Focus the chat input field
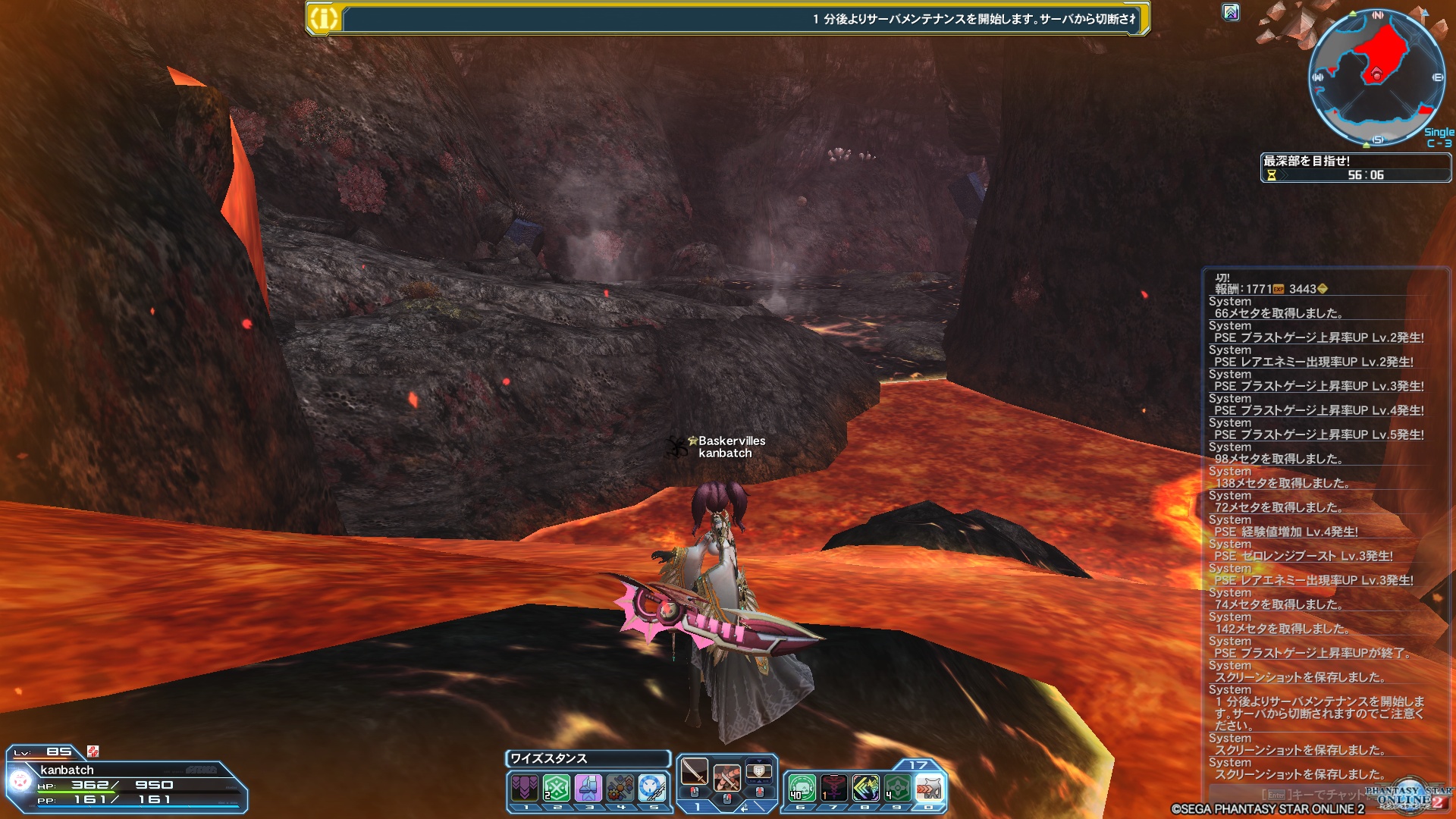 pyautogui.click(x=1319, y=794)
